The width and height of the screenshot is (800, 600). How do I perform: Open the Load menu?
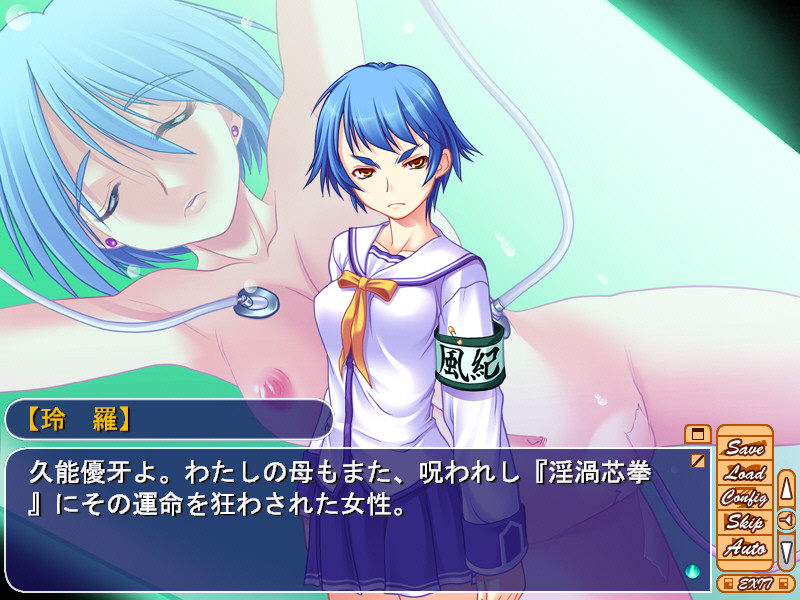click(744, 473)
